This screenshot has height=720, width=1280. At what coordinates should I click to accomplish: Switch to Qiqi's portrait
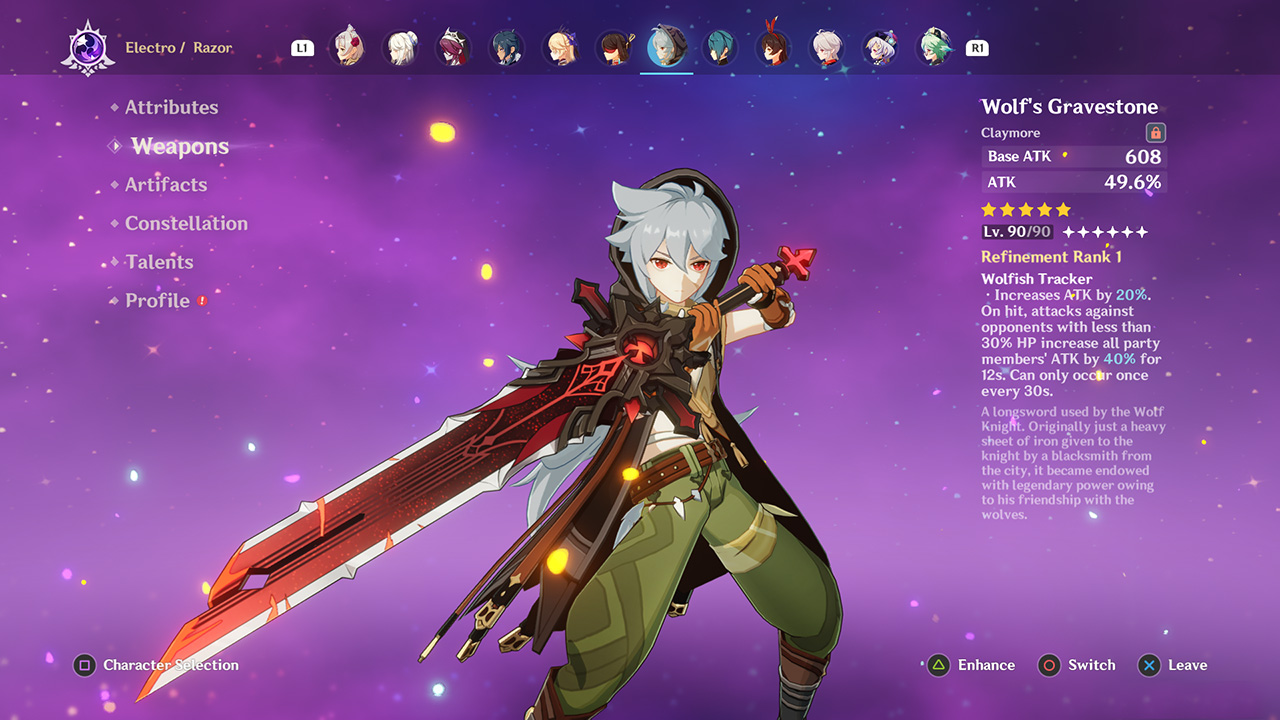tap(880, 48)
